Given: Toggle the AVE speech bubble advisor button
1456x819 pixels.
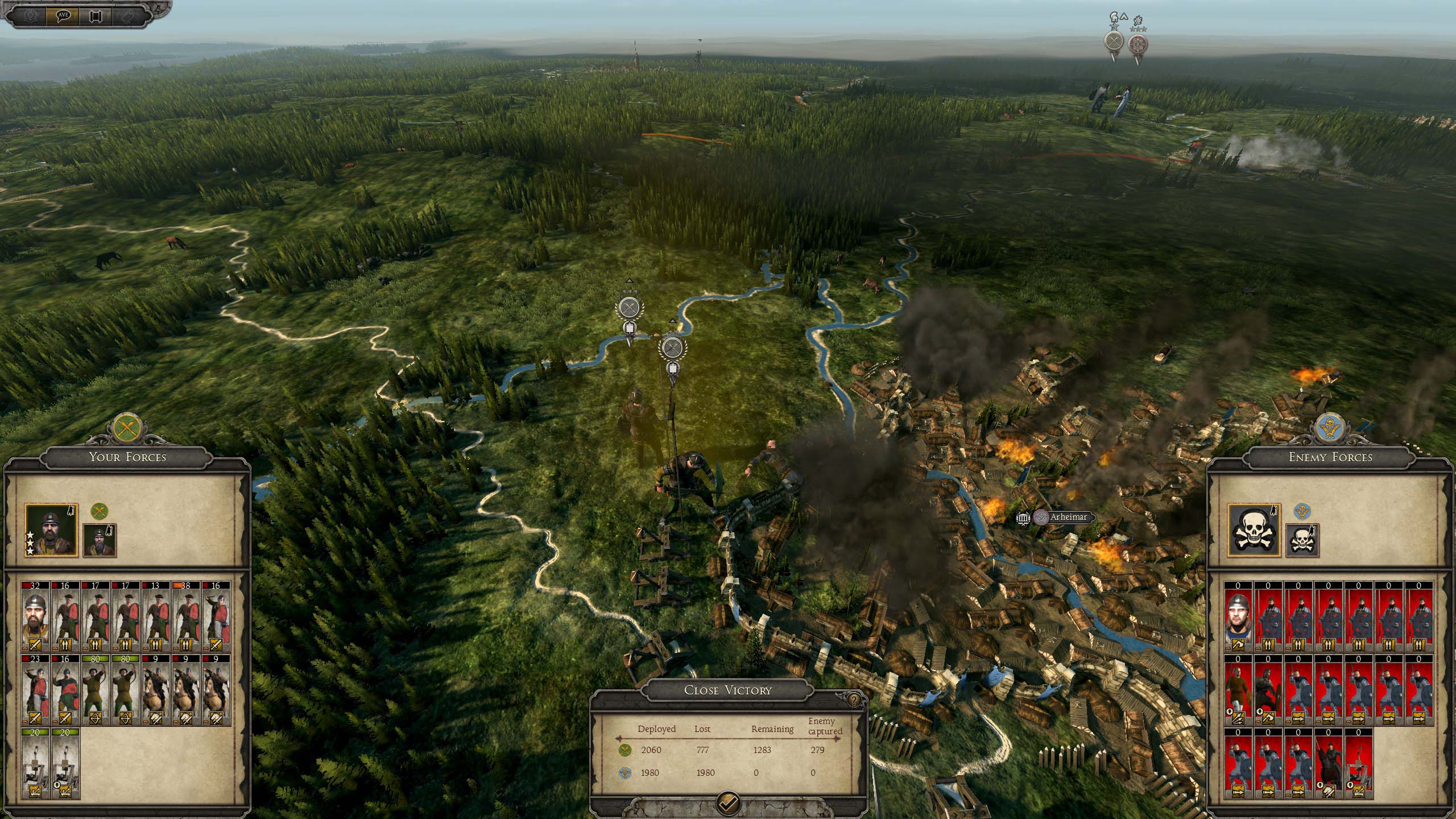Looking at the screenshot, I should pyautogui.click(x=63, y=16).
